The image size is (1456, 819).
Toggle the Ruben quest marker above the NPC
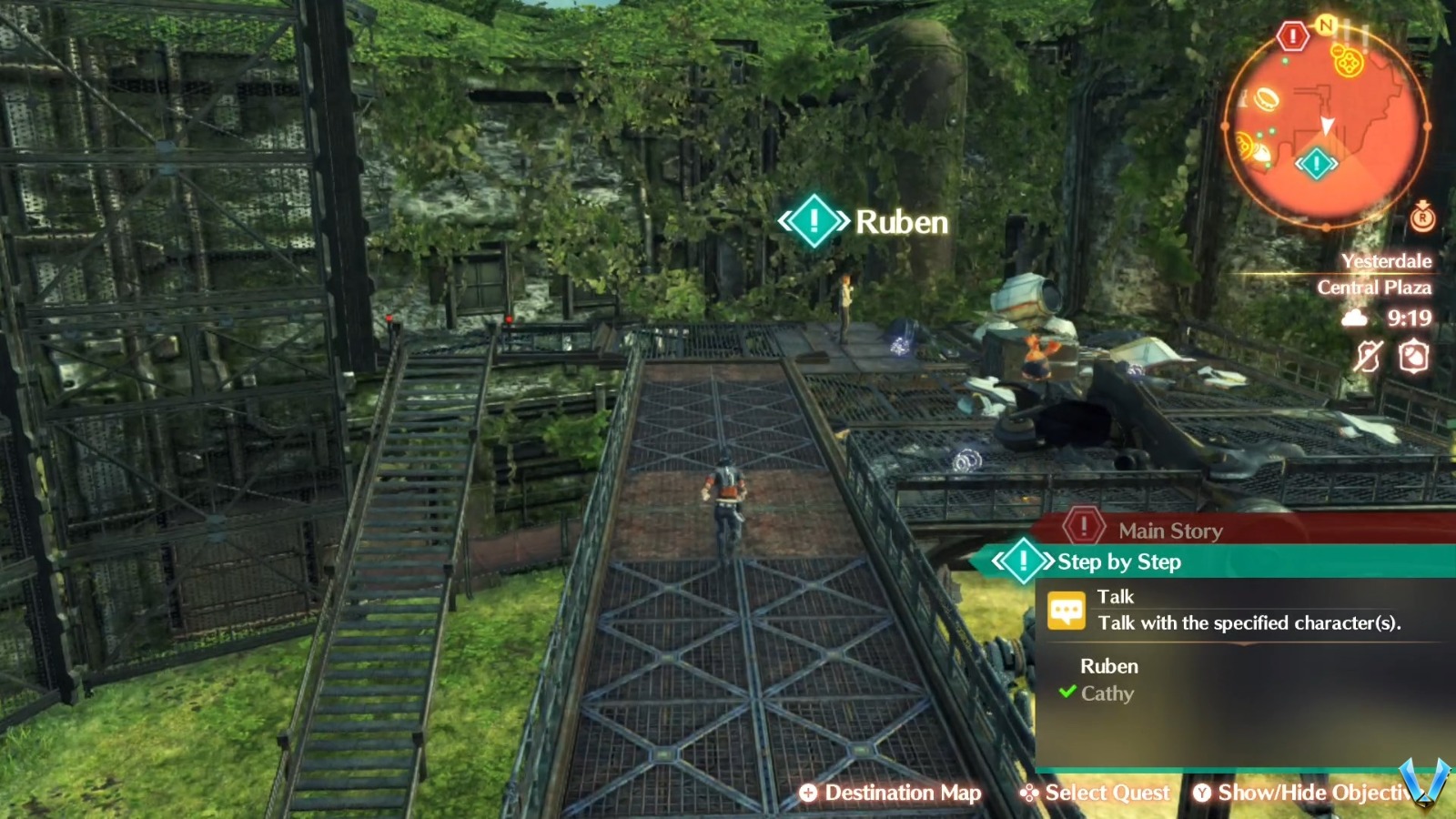tap(814, 219)
